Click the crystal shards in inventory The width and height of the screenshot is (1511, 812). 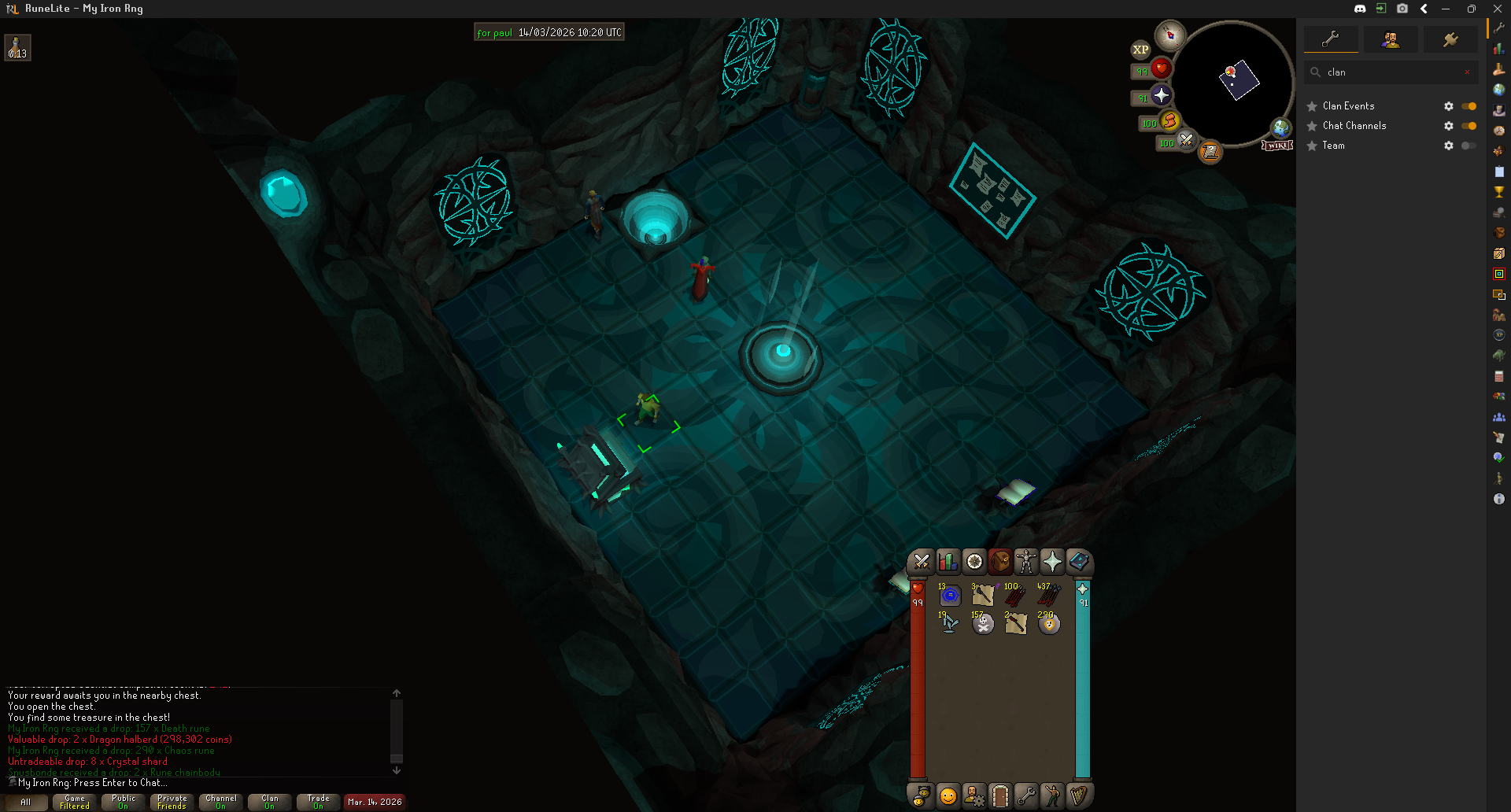coord(950,623)
